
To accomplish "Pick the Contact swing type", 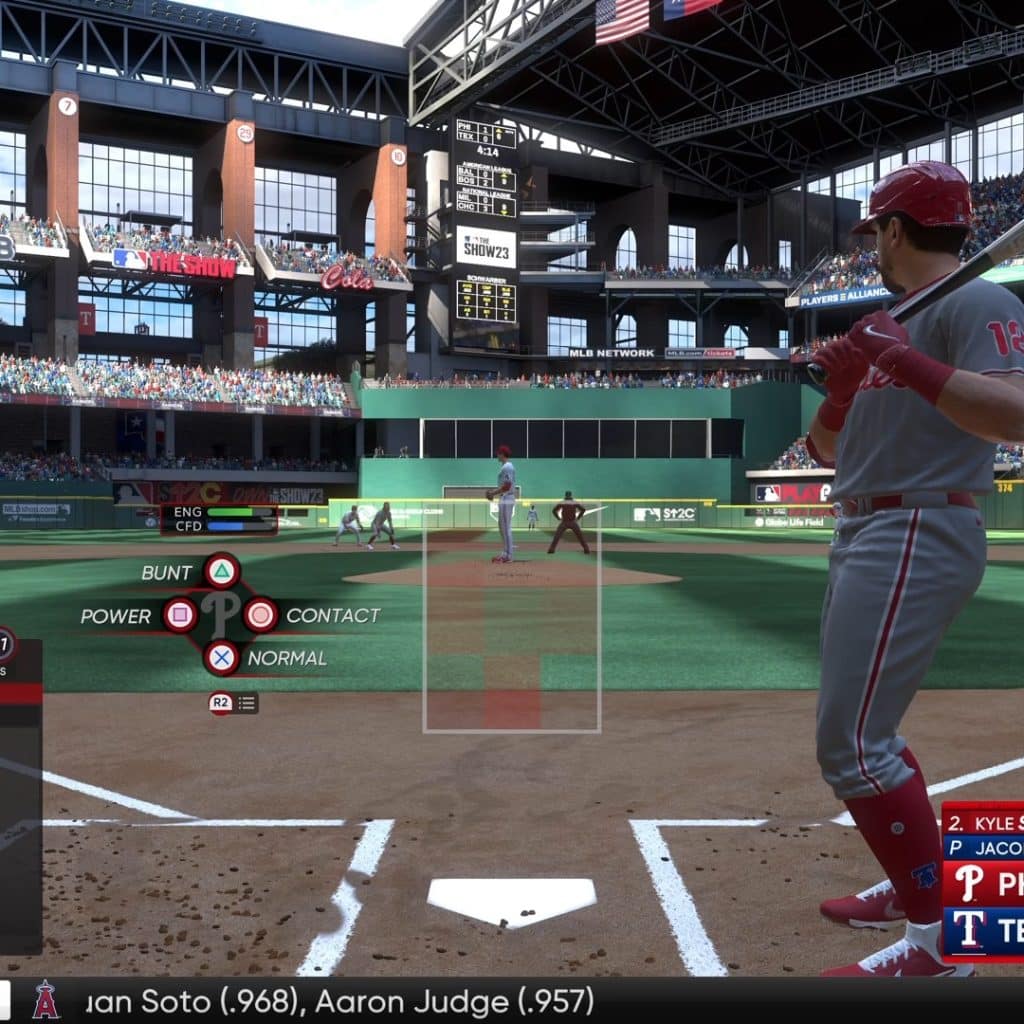I will [261, 615].
